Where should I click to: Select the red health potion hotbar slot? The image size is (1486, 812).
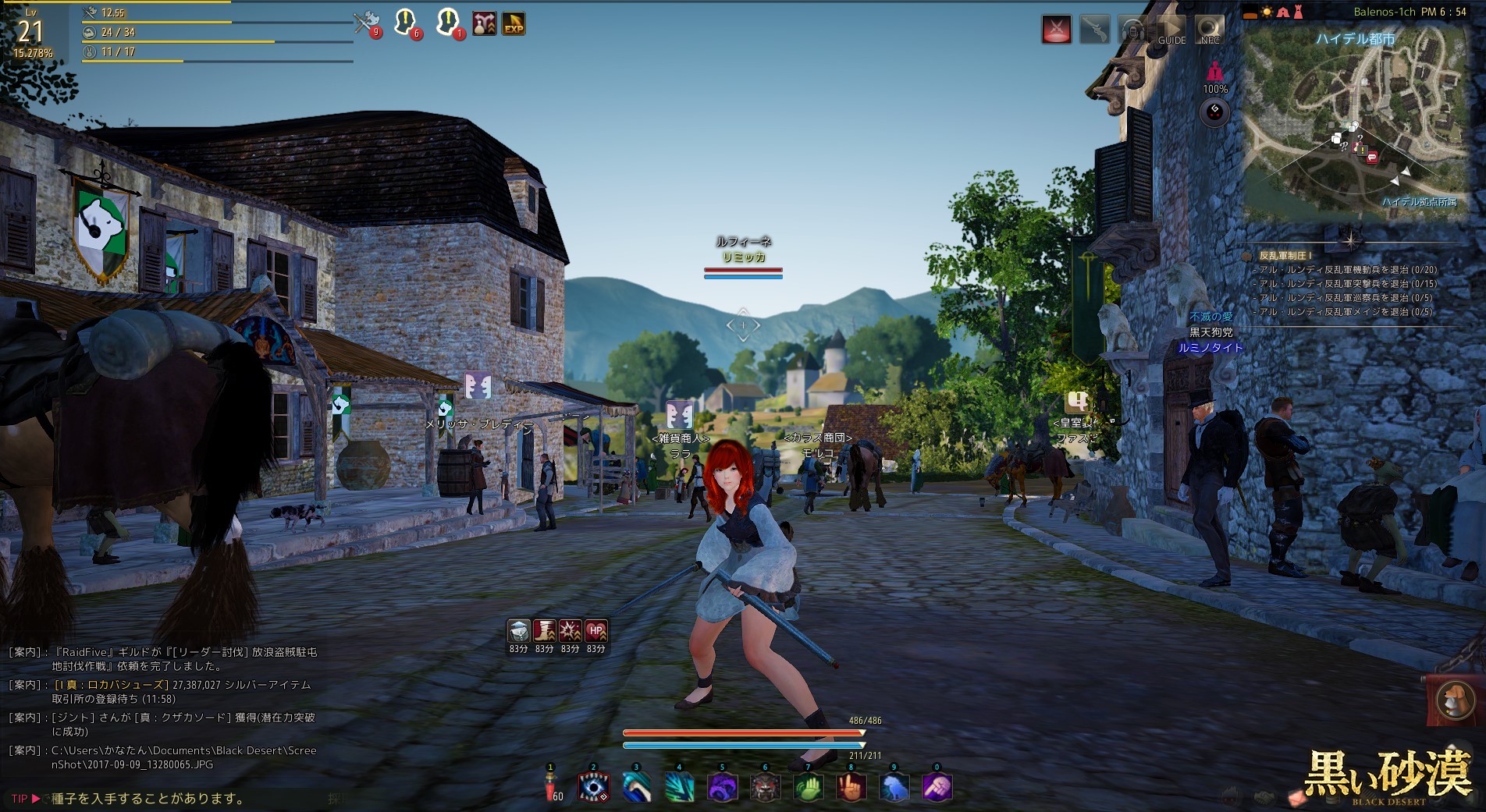click(x=550, y=787)
